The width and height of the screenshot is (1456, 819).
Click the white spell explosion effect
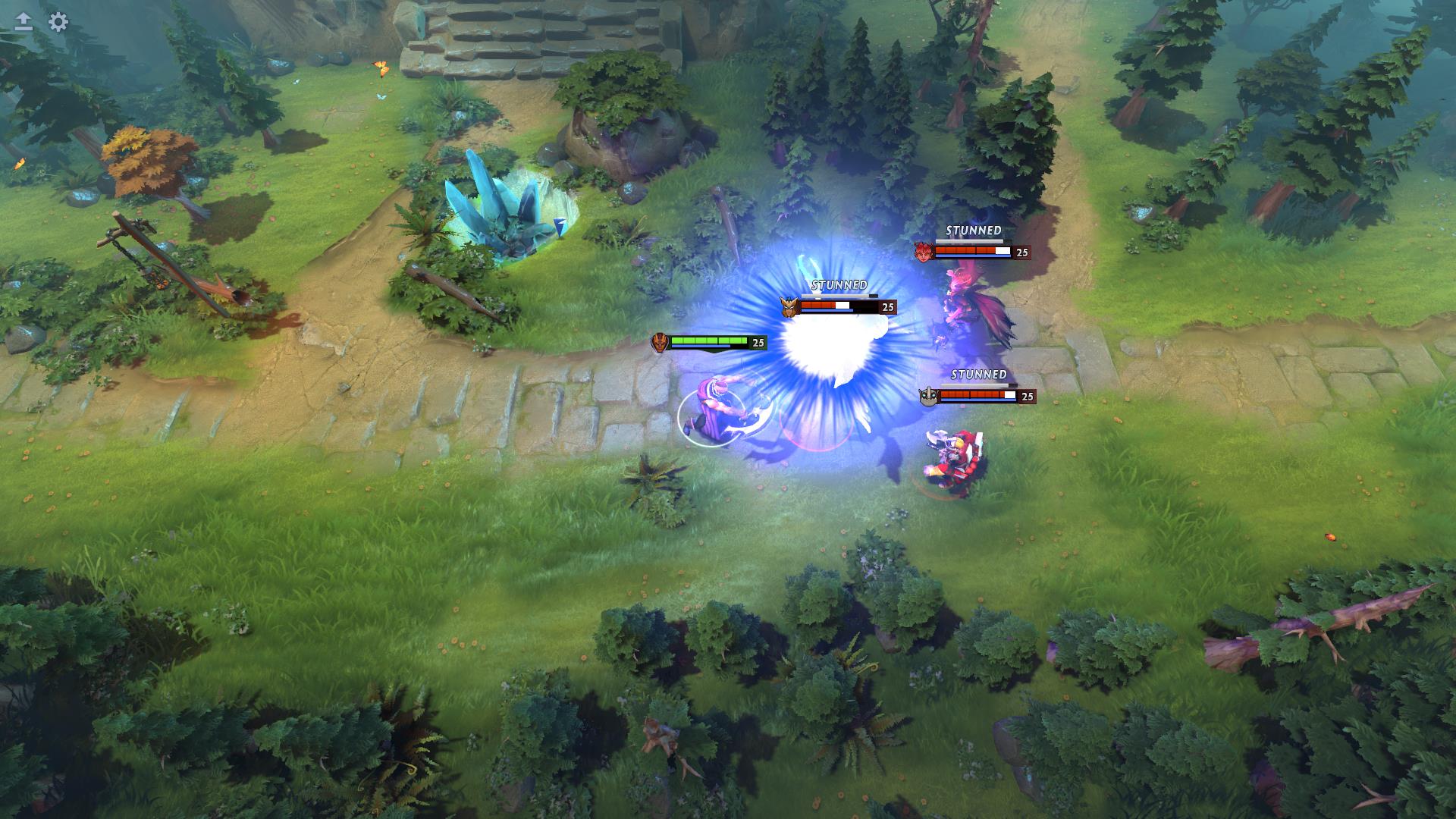tap(834, 345)
